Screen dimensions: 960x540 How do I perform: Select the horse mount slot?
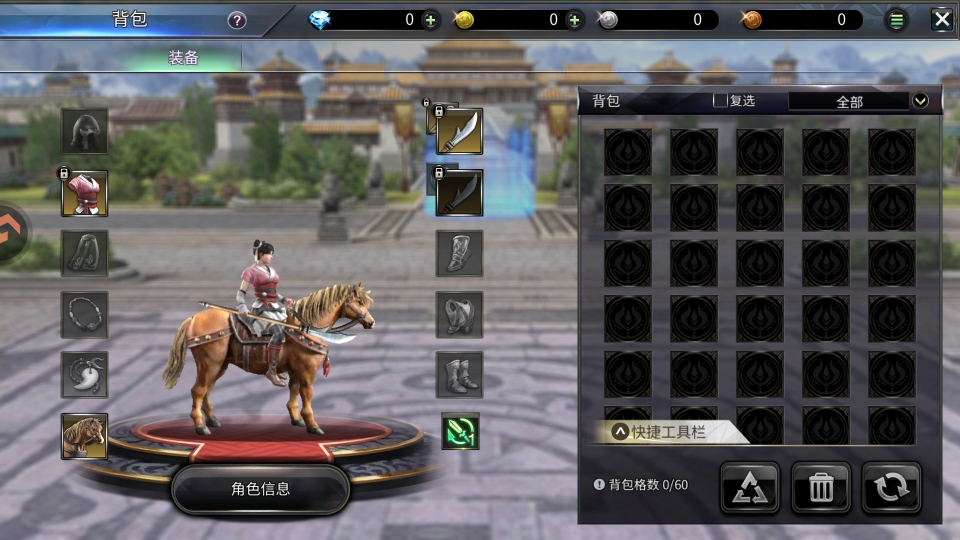(85, 436)
